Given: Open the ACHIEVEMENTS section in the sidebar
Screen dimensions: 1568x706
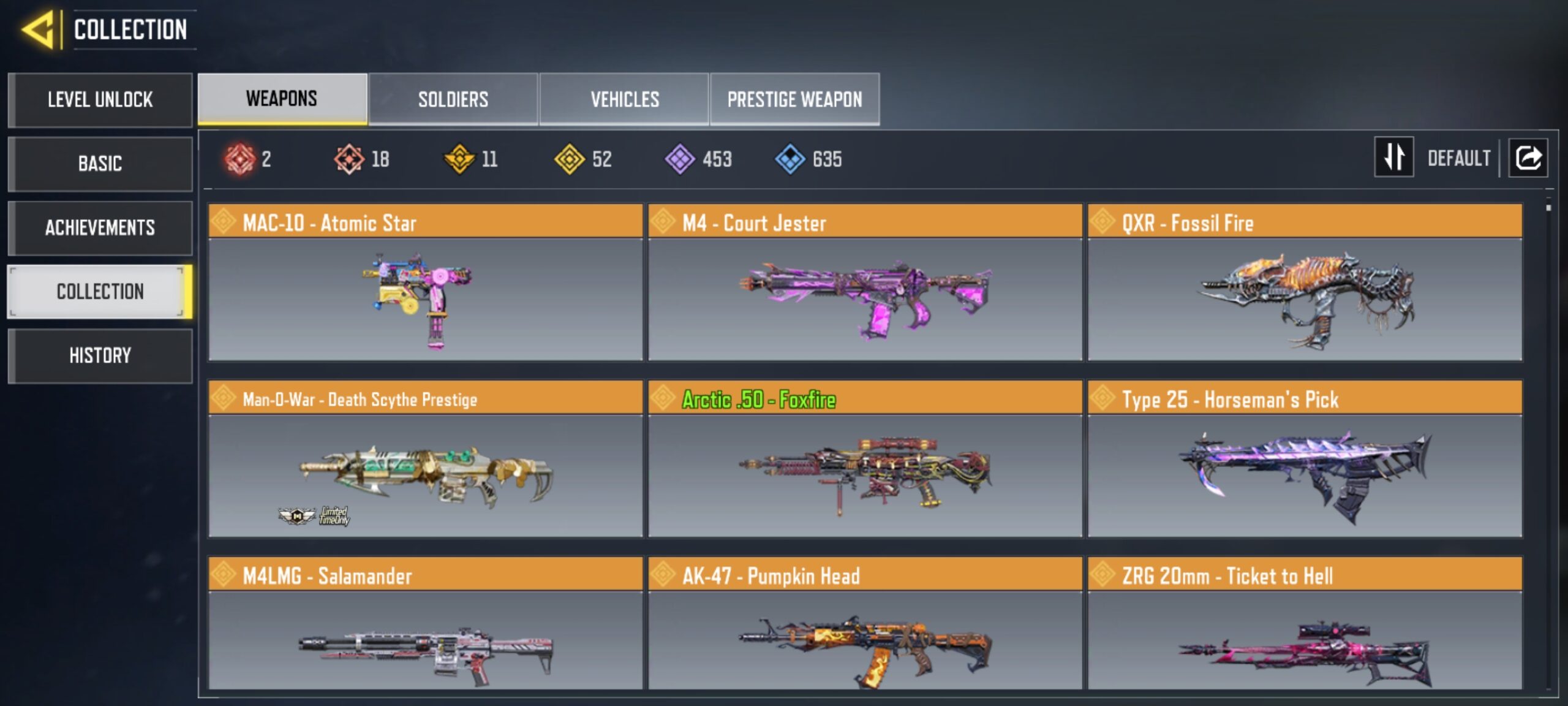Looking at the screenshot, I should click(x=99, y=228).
